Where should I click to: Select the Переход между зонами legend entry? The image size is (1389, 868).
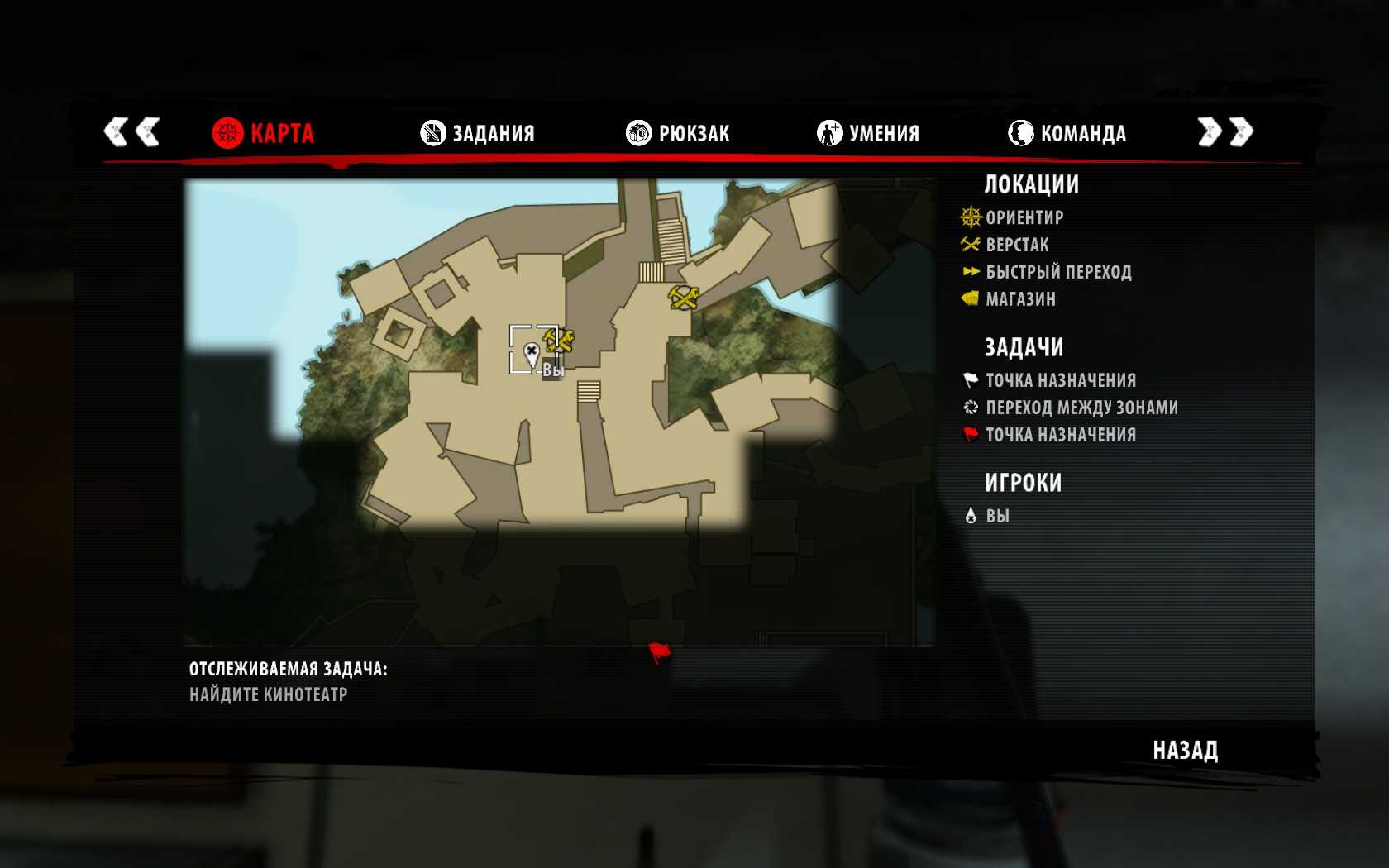[1081, 408]
